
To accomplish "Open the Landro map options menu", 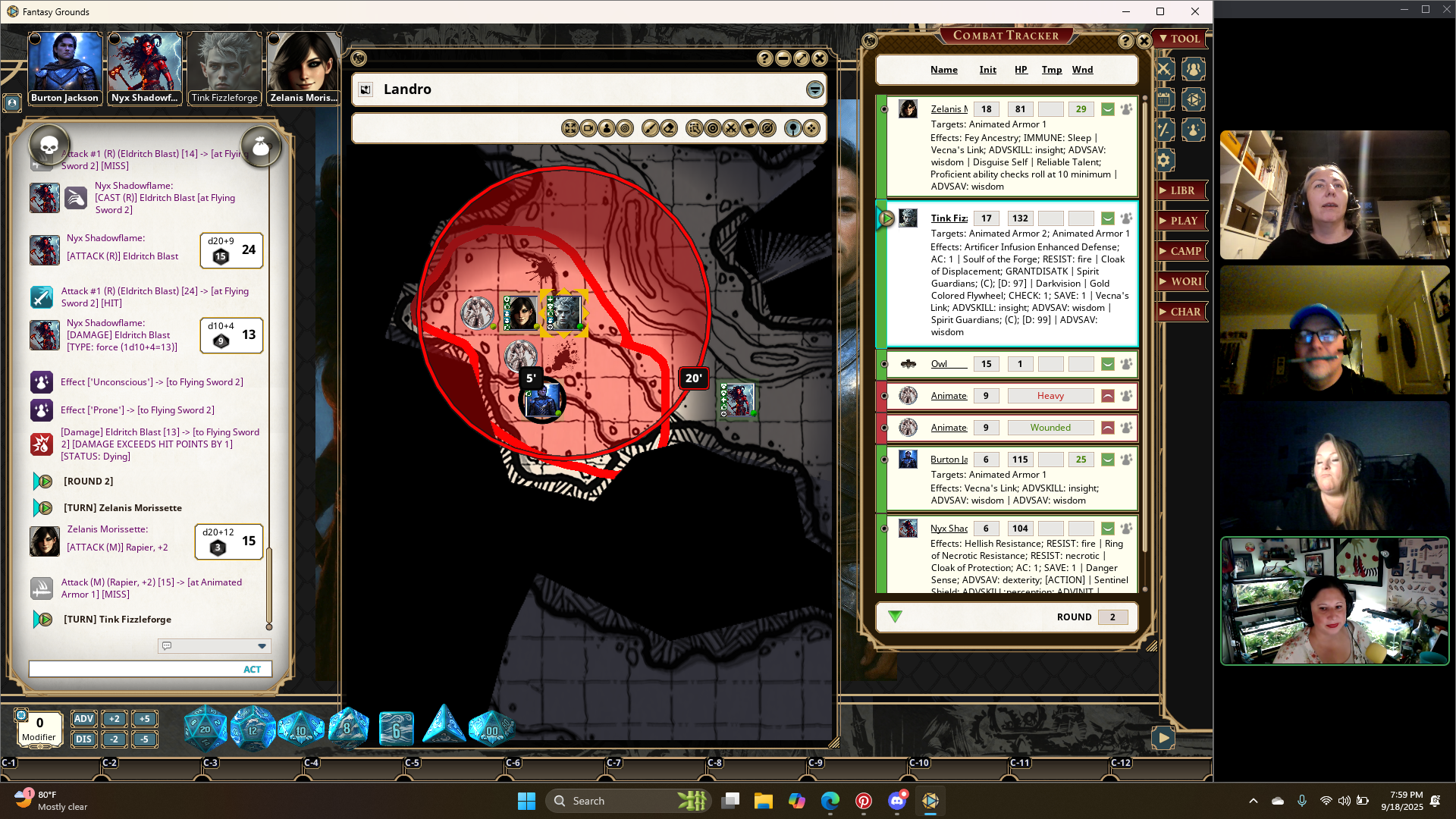I will pos(814,89).
